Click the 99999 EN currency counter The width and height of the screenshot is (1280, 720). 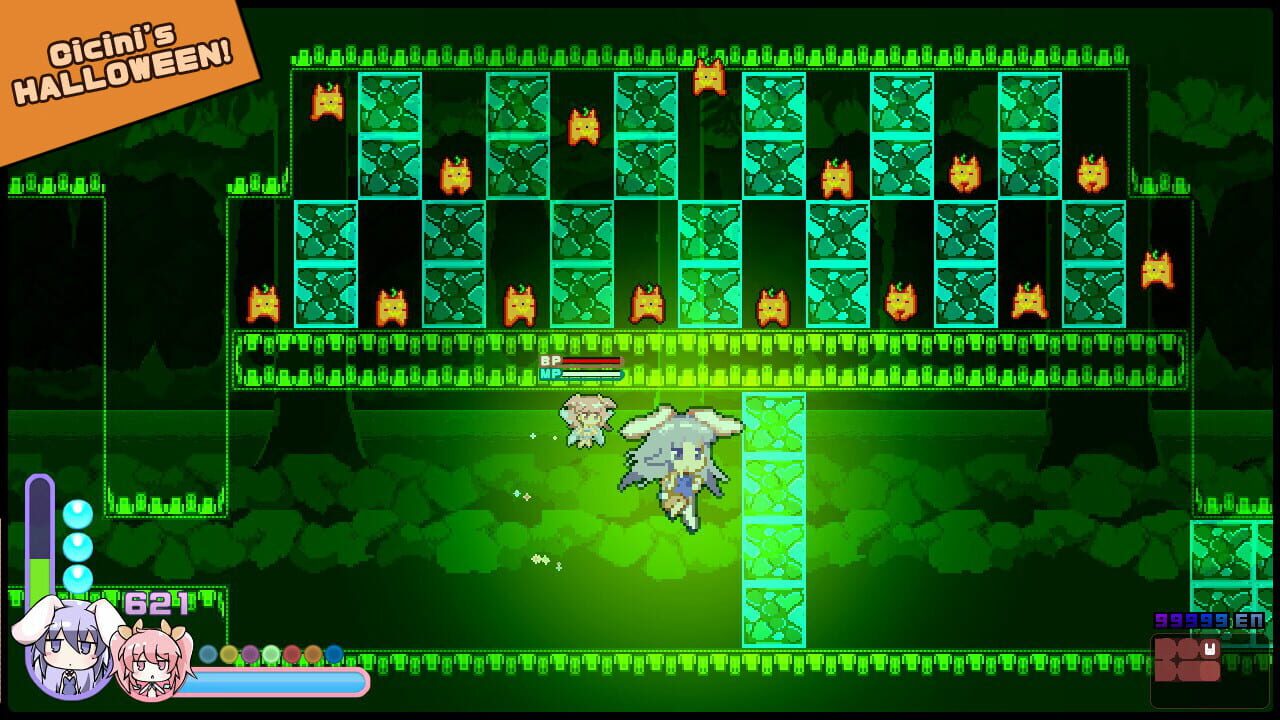coord(1208,620)
